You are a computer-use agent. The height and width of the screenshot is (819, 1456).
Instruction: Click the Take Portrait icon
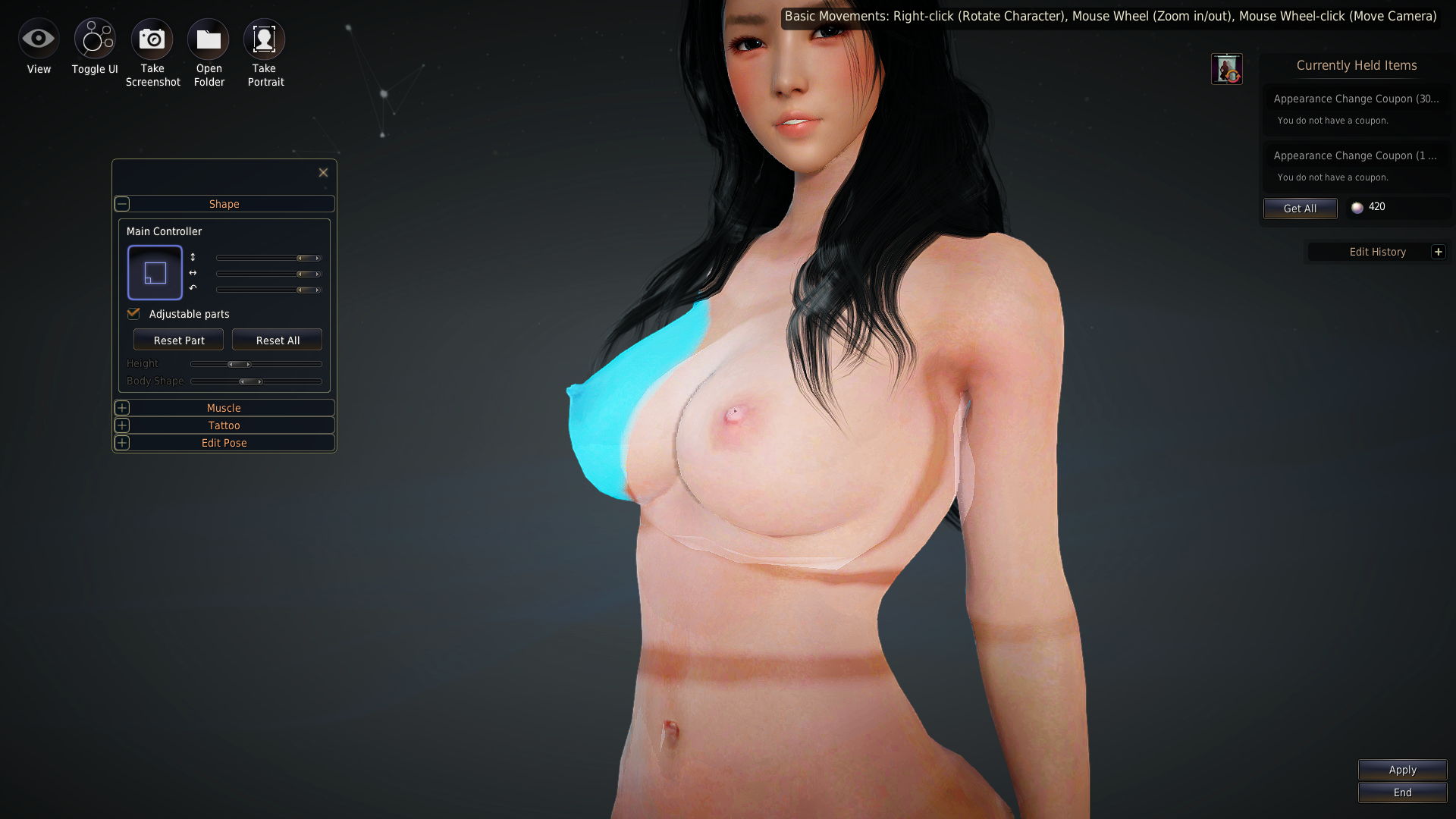[x=264, y=38]
